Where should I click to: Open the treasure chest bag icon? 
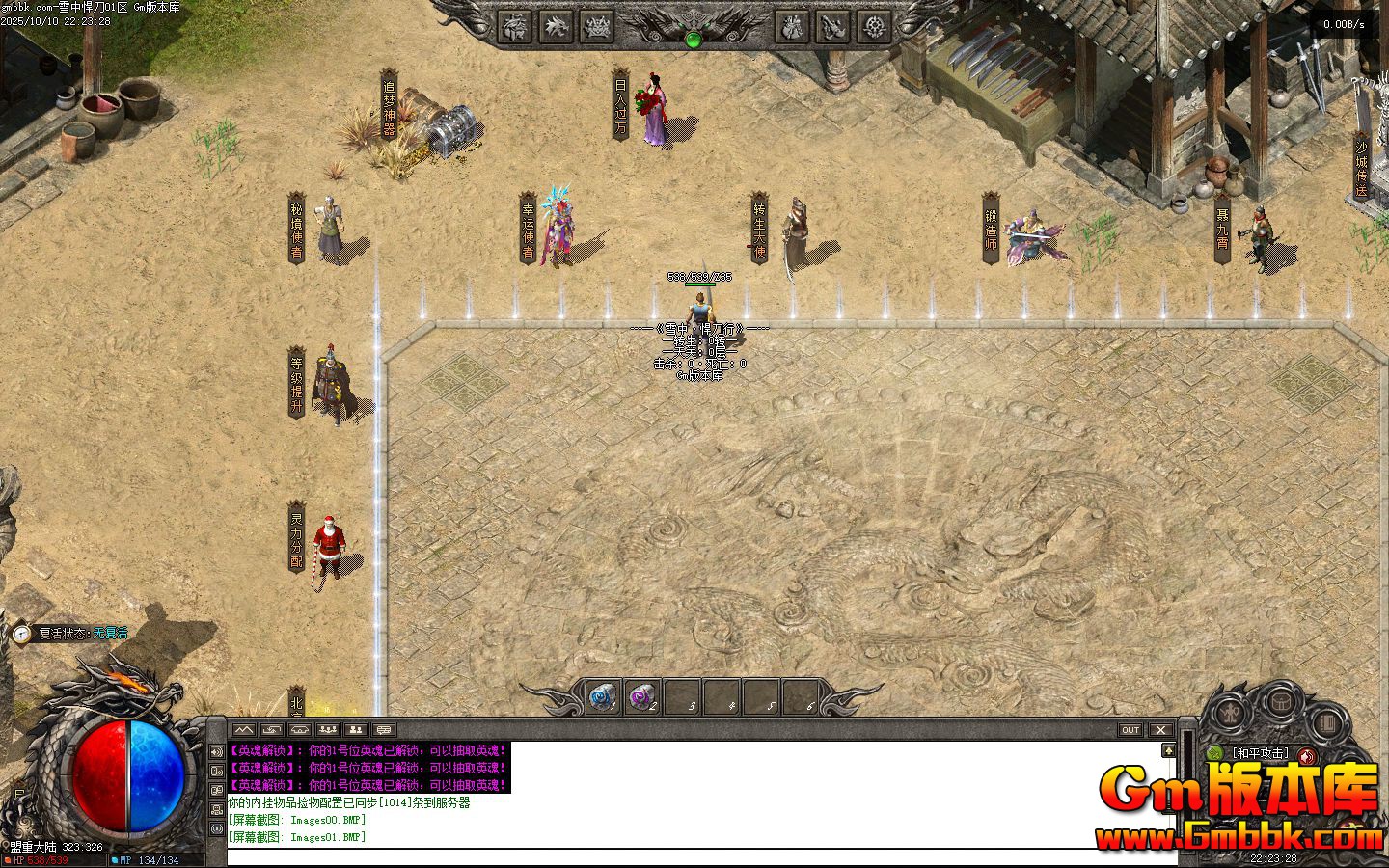pos(1281,700)
